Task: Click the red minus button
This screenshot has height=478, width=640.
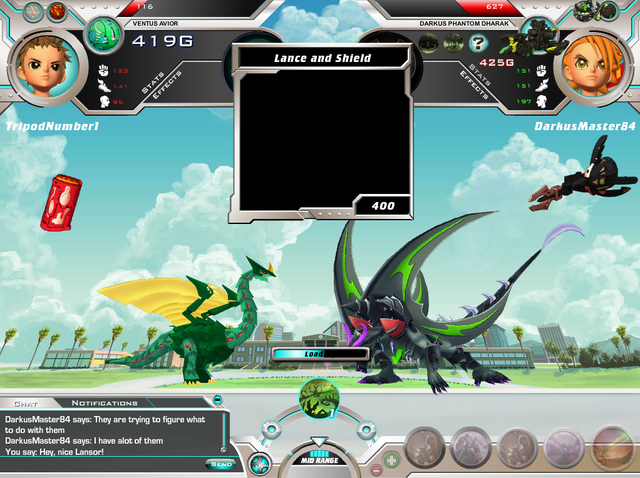Action: click(376, 469)
